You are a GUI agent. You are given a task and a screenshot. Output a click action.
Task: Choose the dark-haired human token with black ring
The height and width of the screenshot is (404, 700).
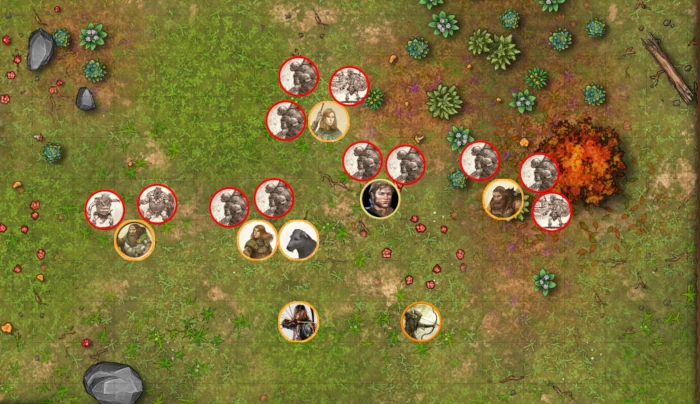(380, 198)
